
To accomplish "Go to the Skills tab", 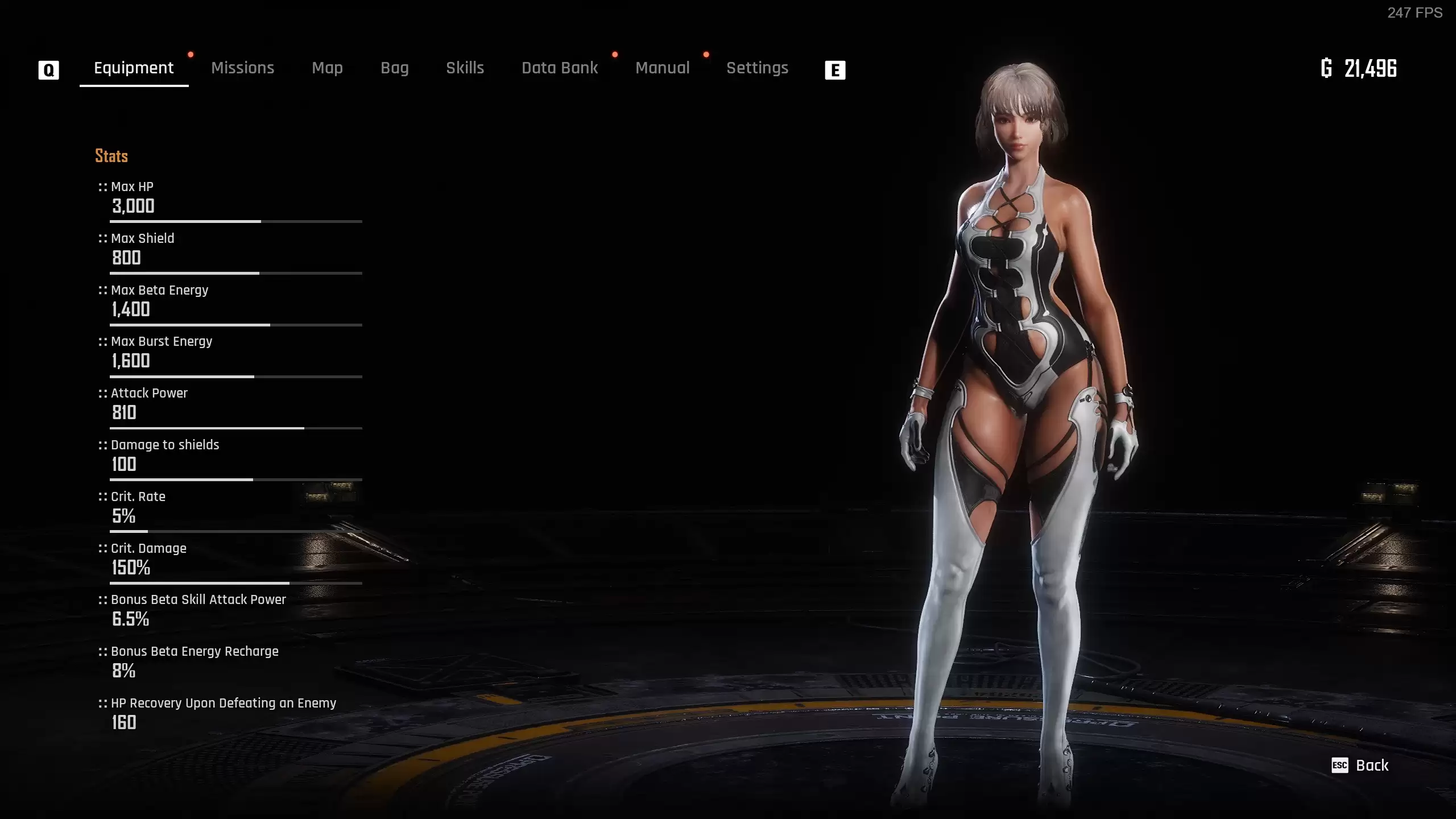I will (465, 68).
